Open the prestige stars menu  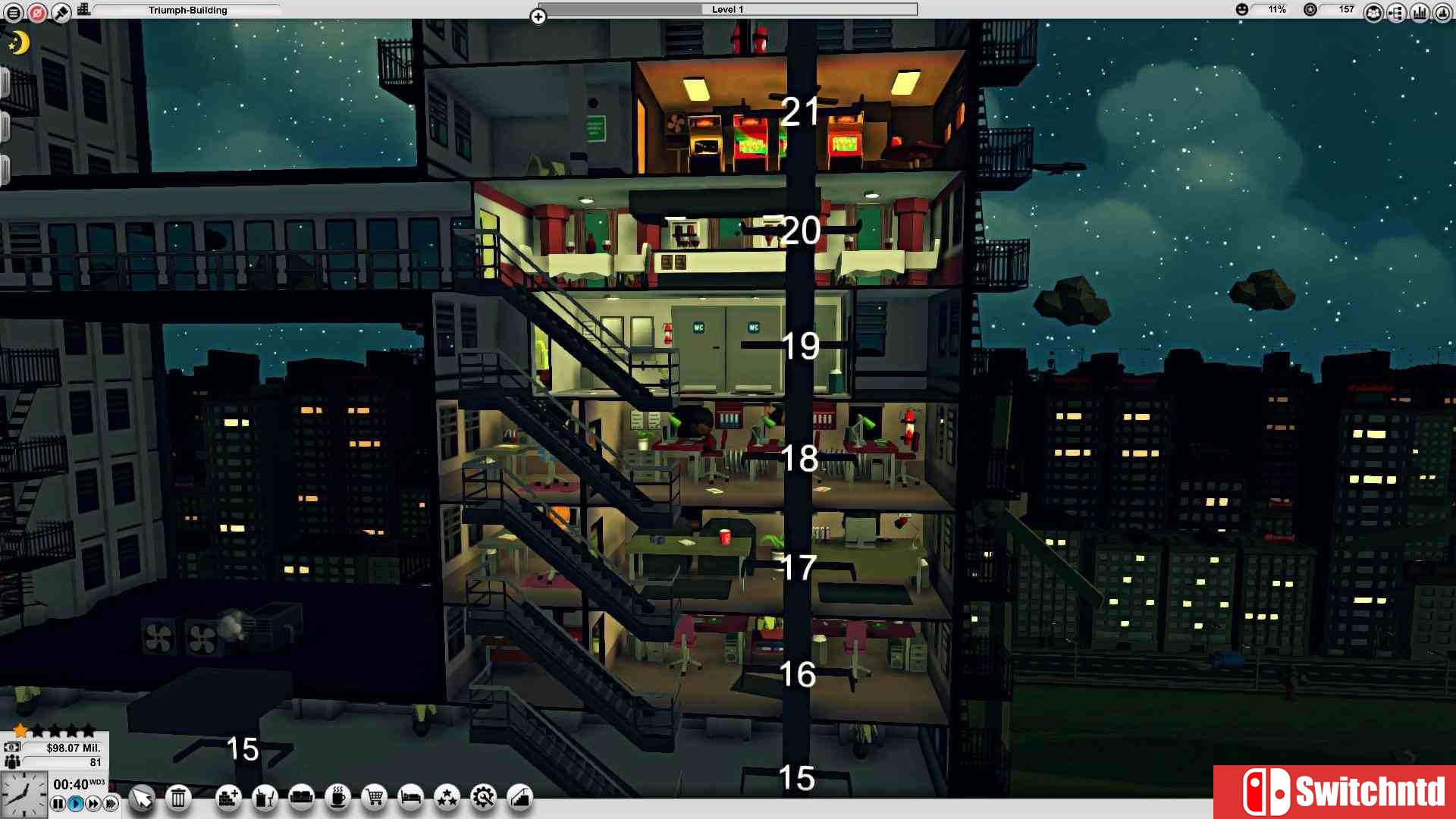(447, 799)
